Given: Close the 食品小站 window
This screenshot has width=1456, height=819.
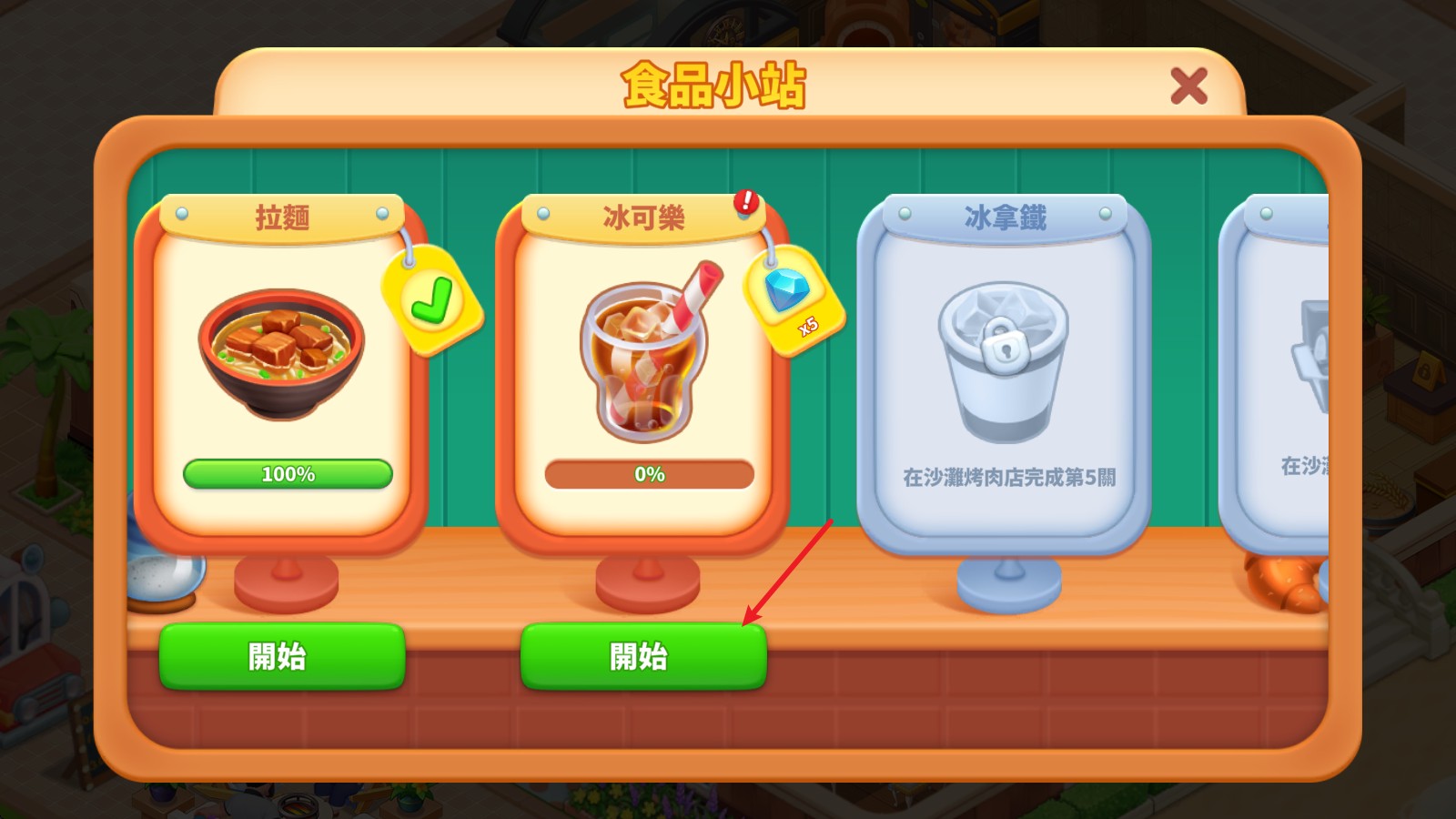Looking at the screenshot, I should pos(1190,85).
